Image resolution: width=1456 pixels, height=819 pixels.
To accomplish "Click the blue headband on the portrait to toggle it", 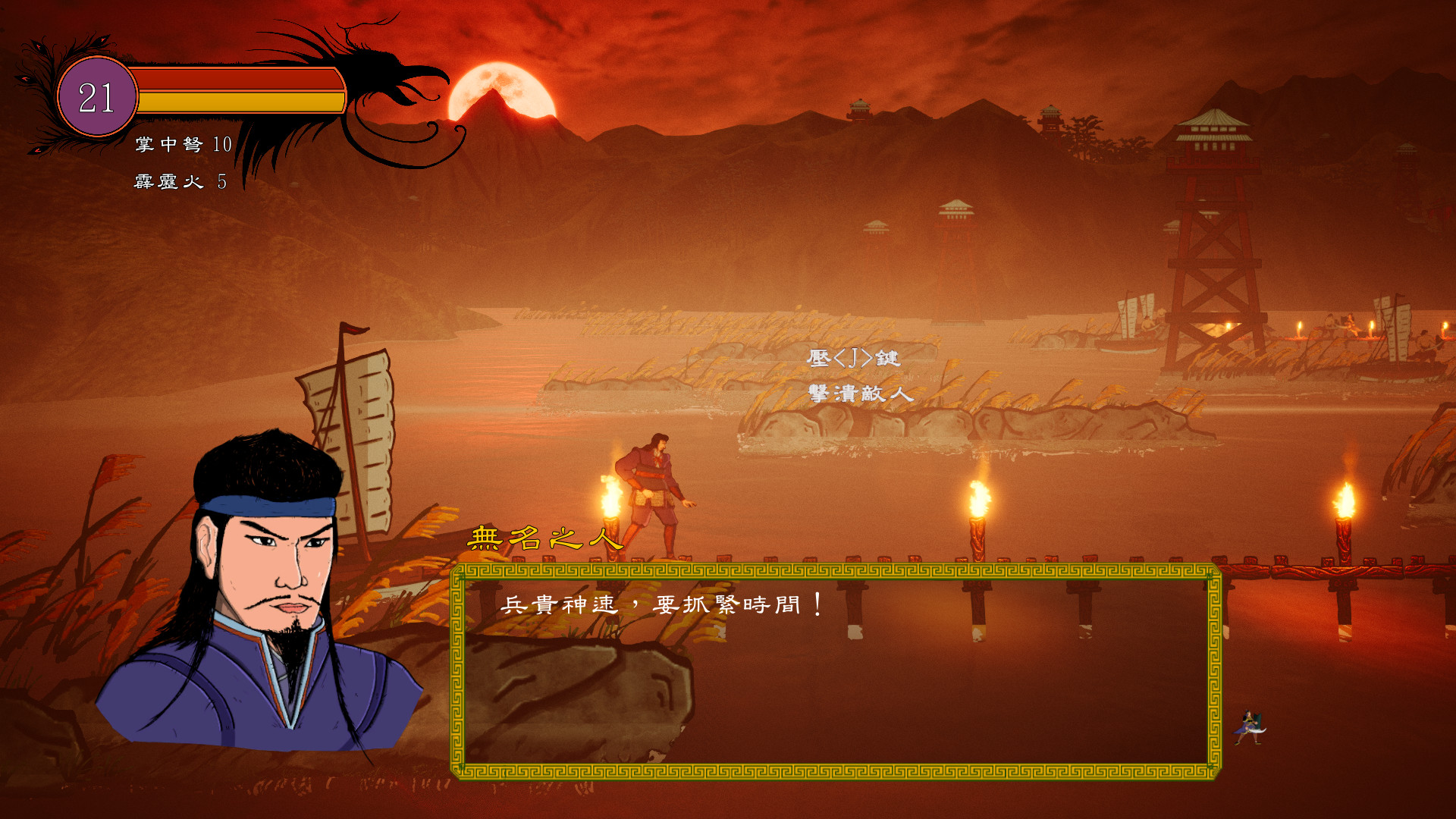I will (x=262, y=503).
